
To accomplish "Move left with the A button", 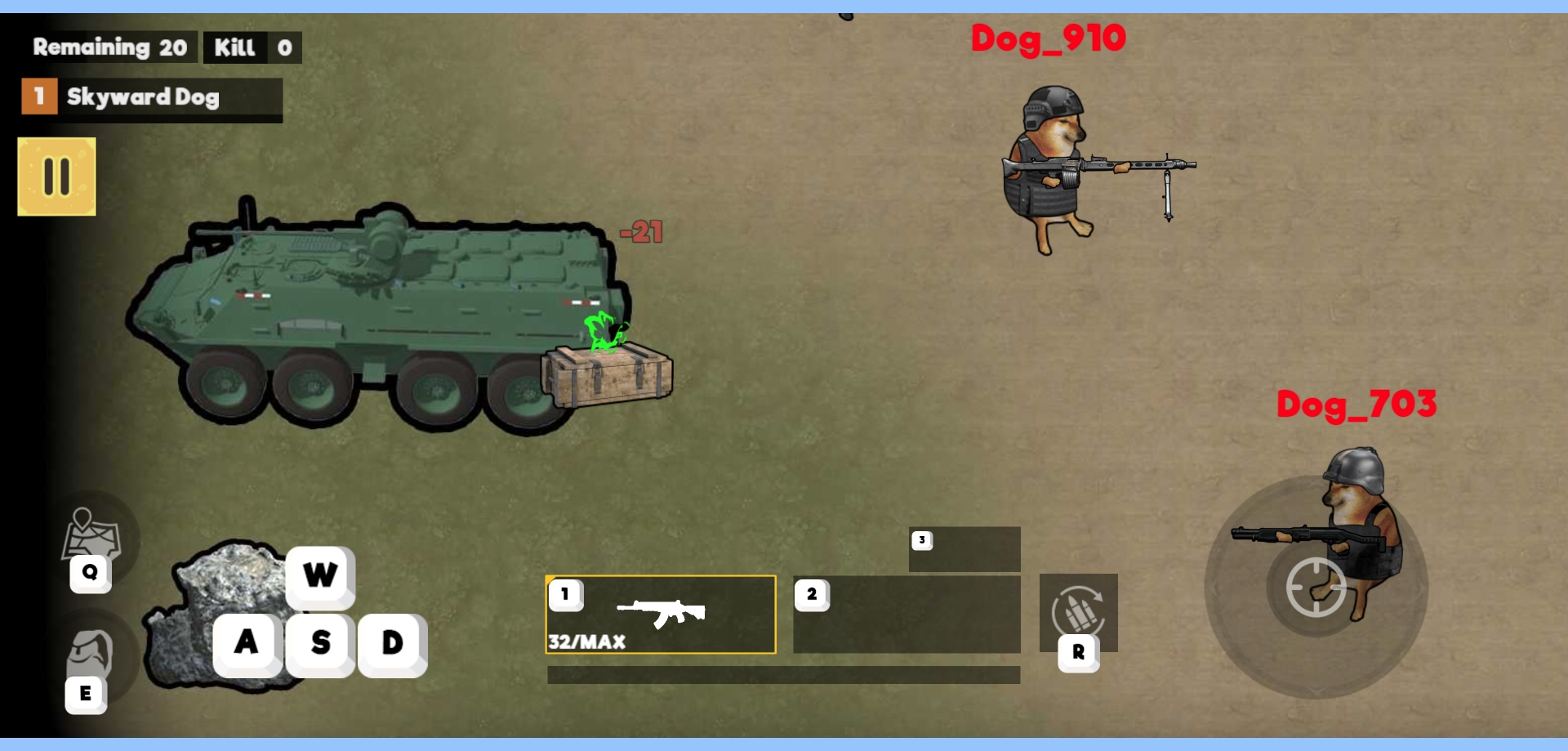I will [247, 643].
